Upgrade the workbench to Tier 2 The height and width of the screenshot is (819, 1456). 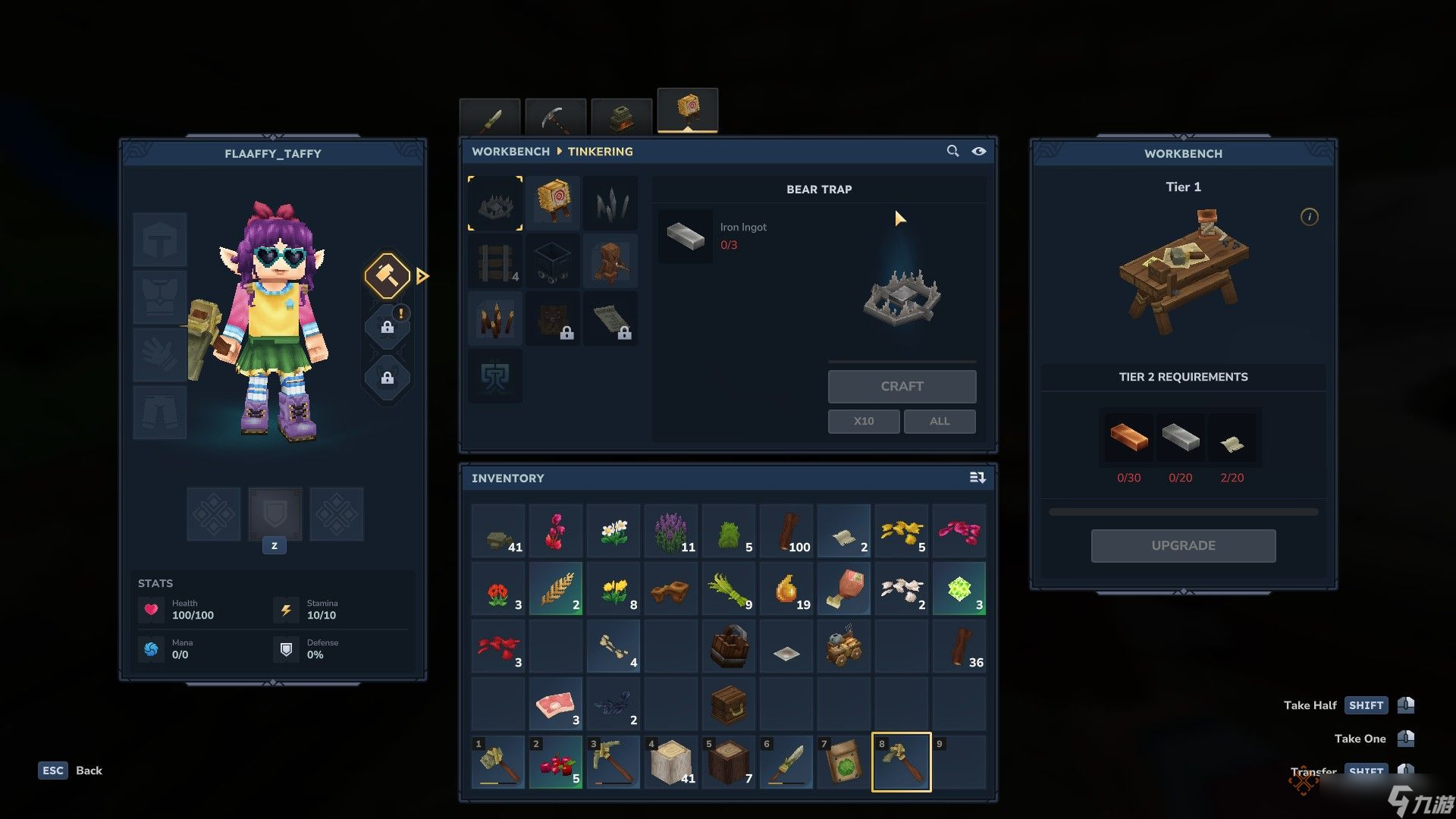[1183, 545]
